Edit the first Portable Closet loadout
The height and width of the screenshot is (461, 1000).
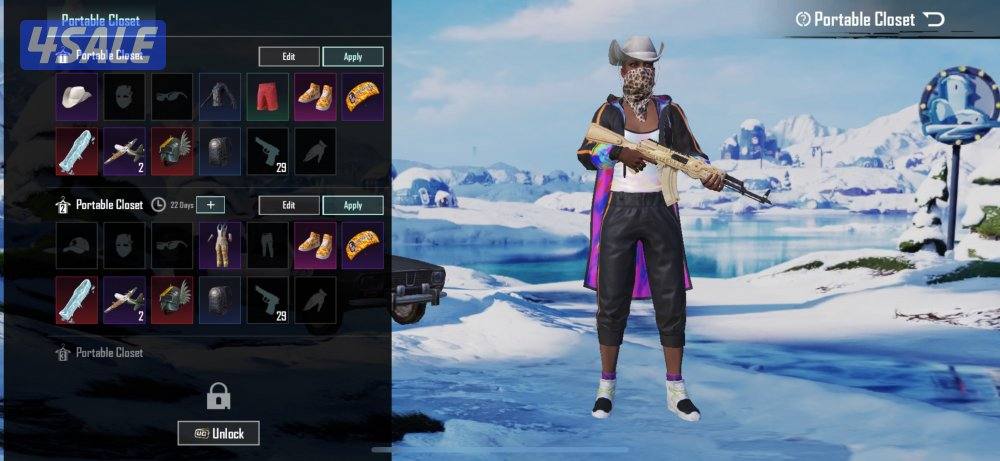289,57
